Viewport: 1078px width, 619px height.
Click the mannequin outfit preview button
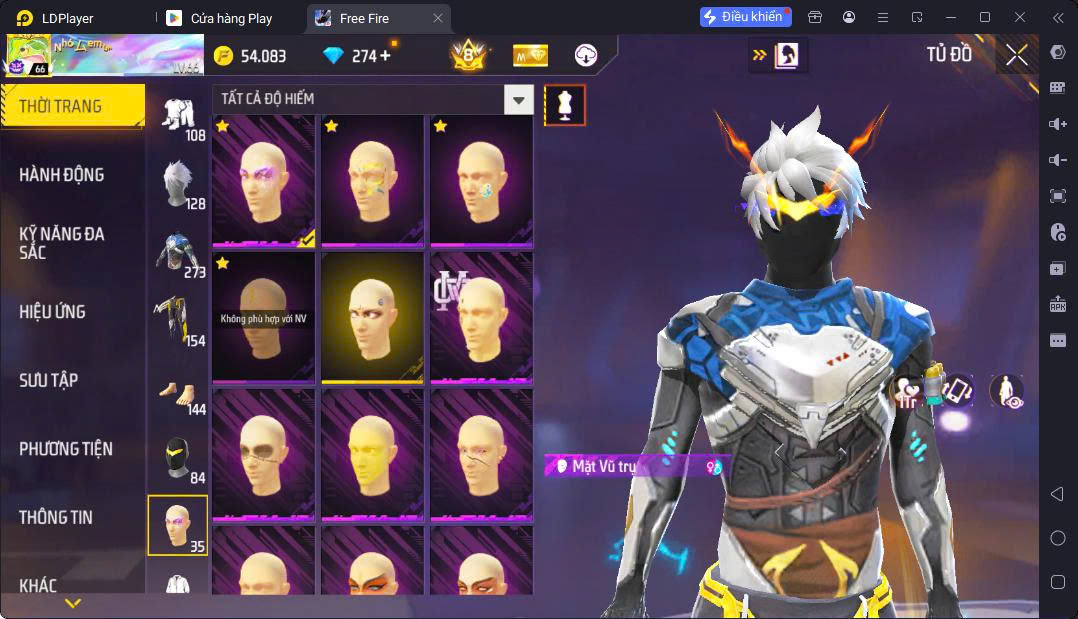565,105
